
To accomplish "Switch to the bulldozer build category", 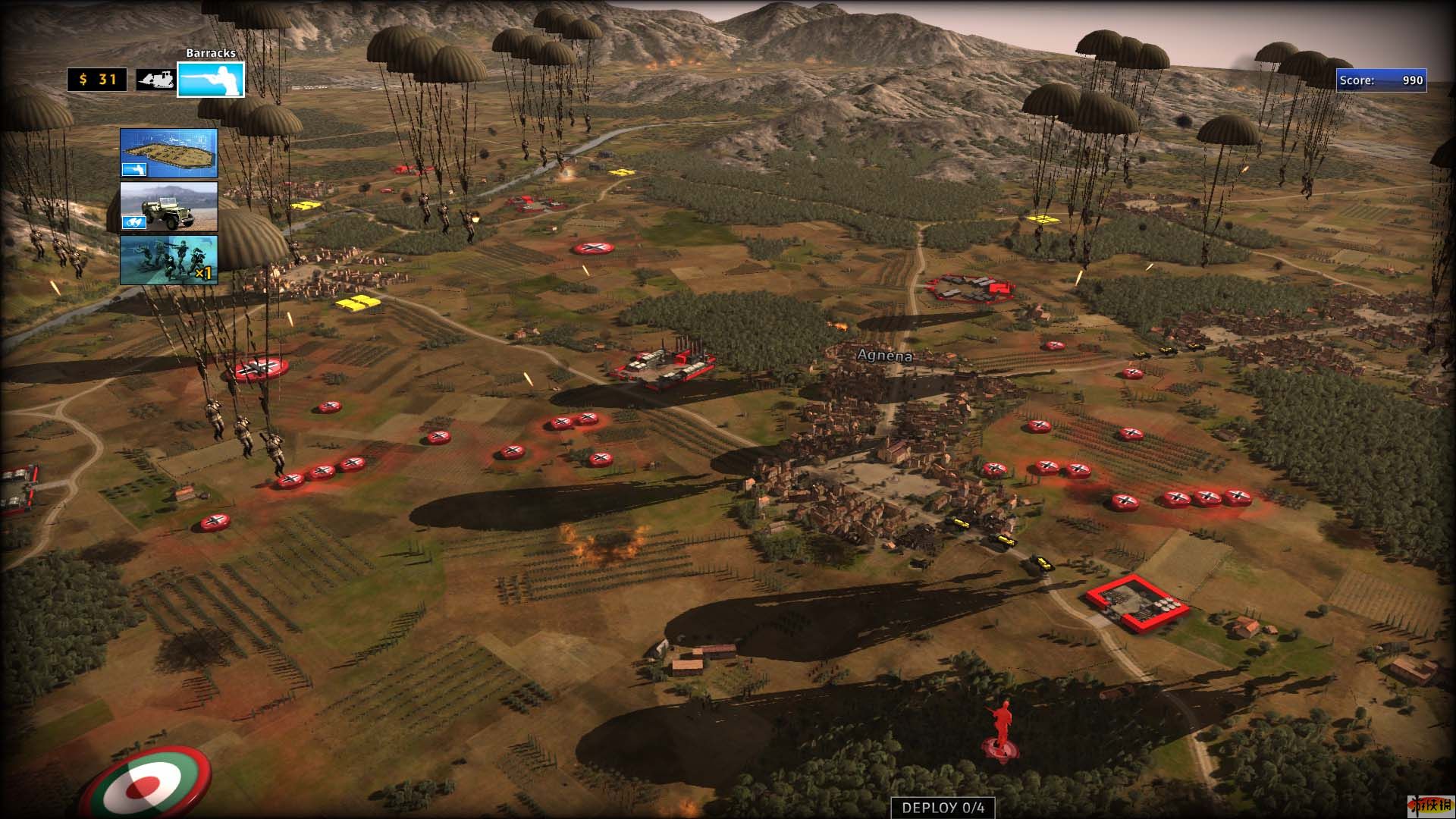I will tap(155, 80).
